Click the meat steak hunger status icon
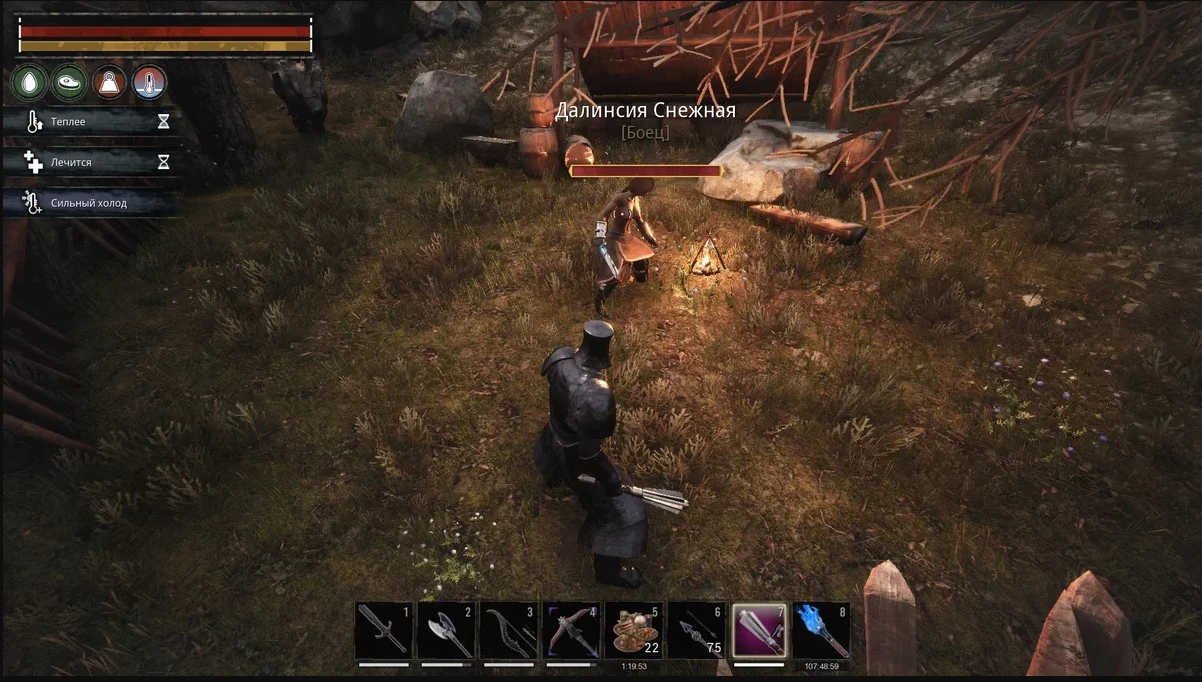The width and height of the screenshot is (1202, 682). click(x=69, y=83)
